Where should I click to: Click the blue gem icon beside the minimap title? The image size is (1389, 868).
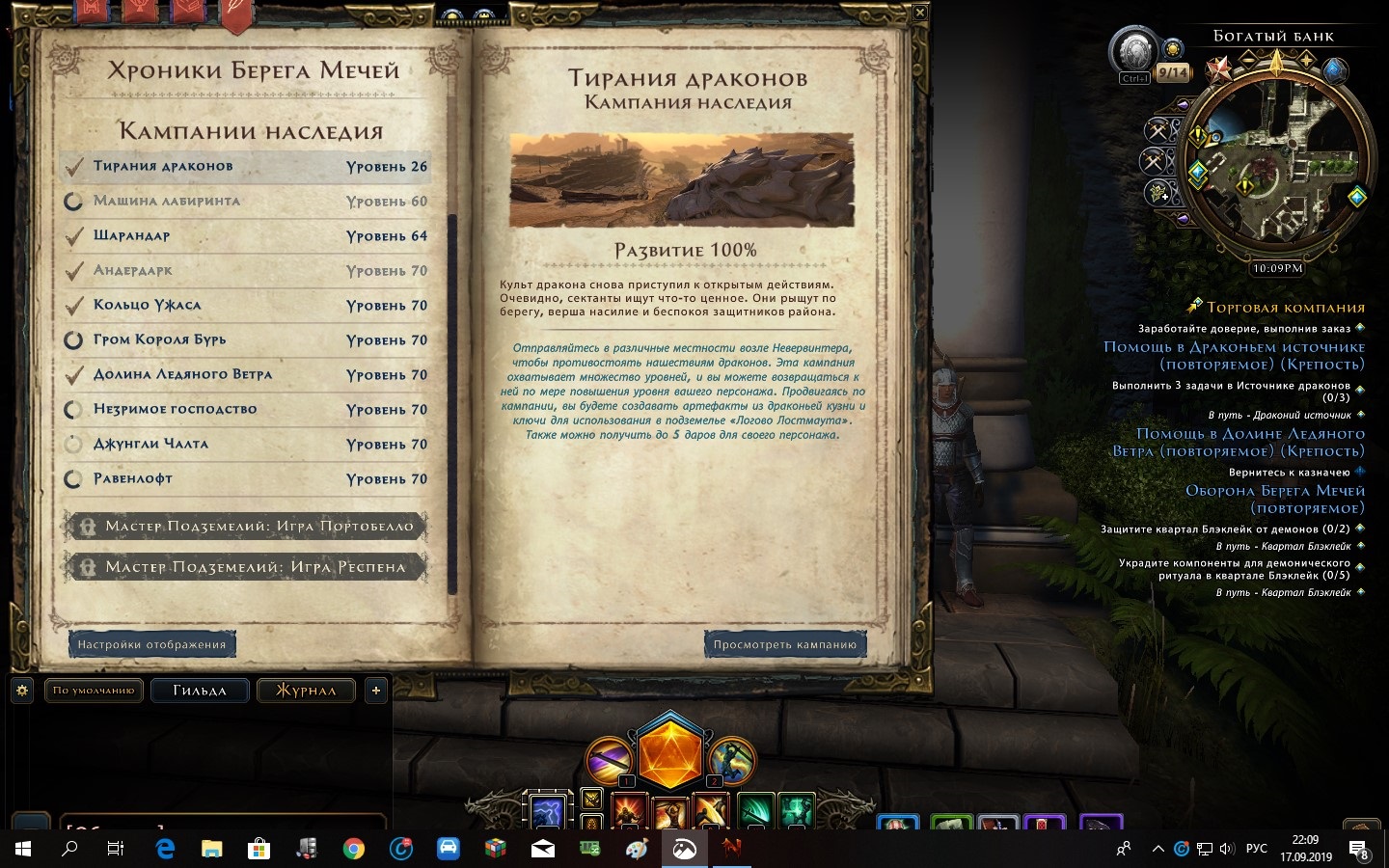(x=1335, y=71)
